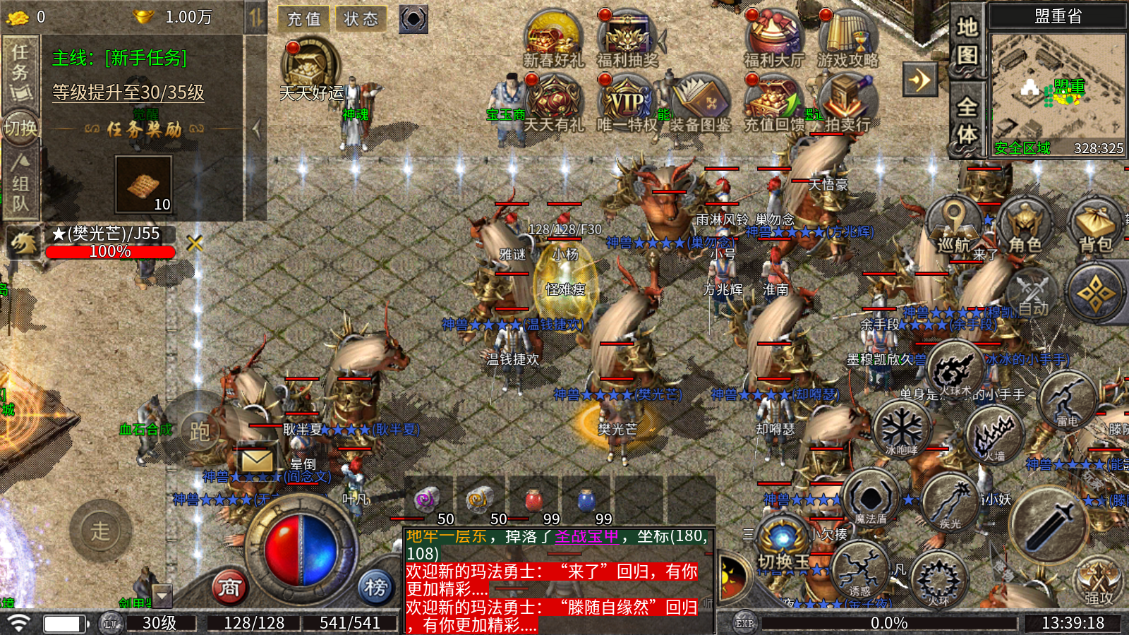Open the 商 shop button
This screenshot has width=1129, height=635.
point(230,587)
